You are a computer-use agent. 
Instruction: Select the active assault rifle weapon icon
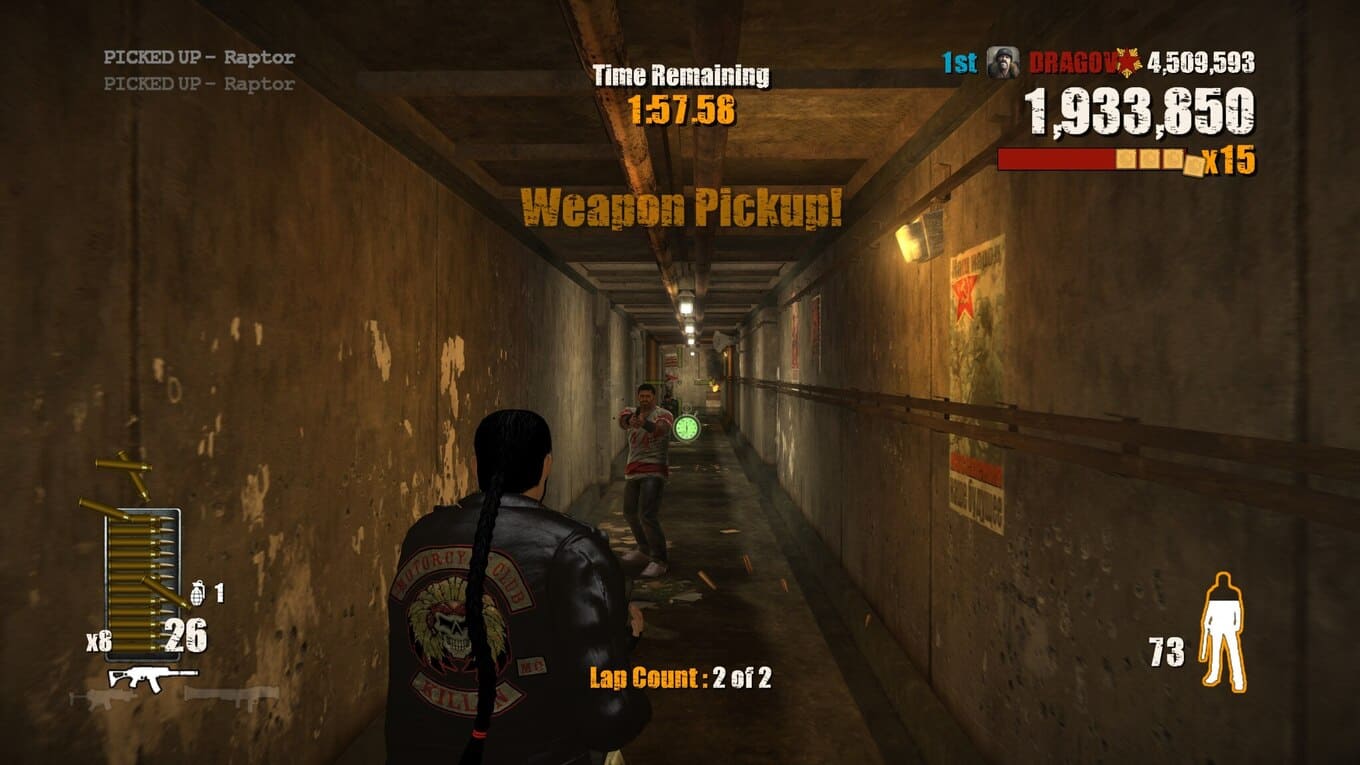coord(152,677)
